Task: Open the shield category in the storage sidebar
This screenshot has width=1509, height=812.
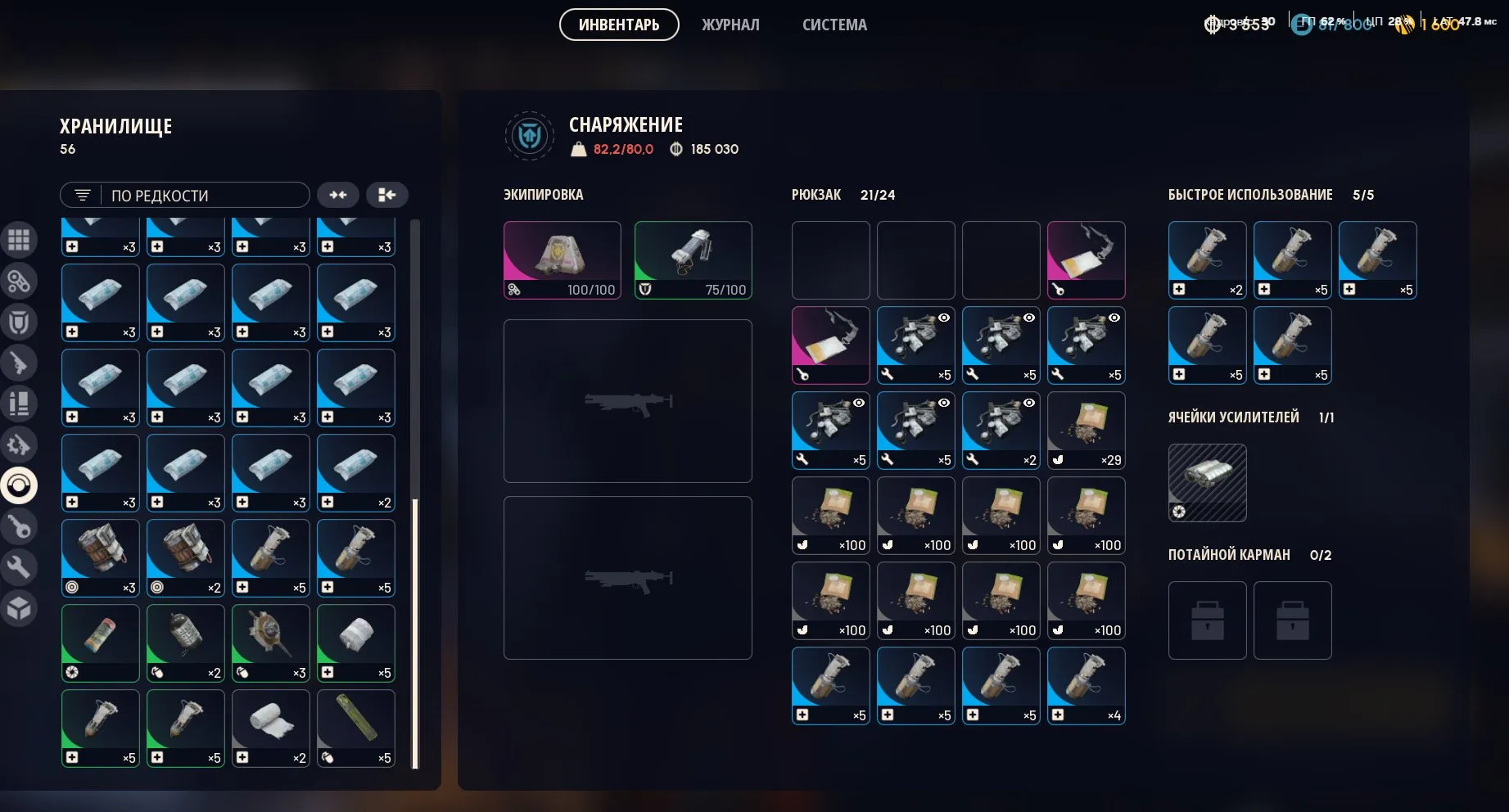Action: click(20, 322)
